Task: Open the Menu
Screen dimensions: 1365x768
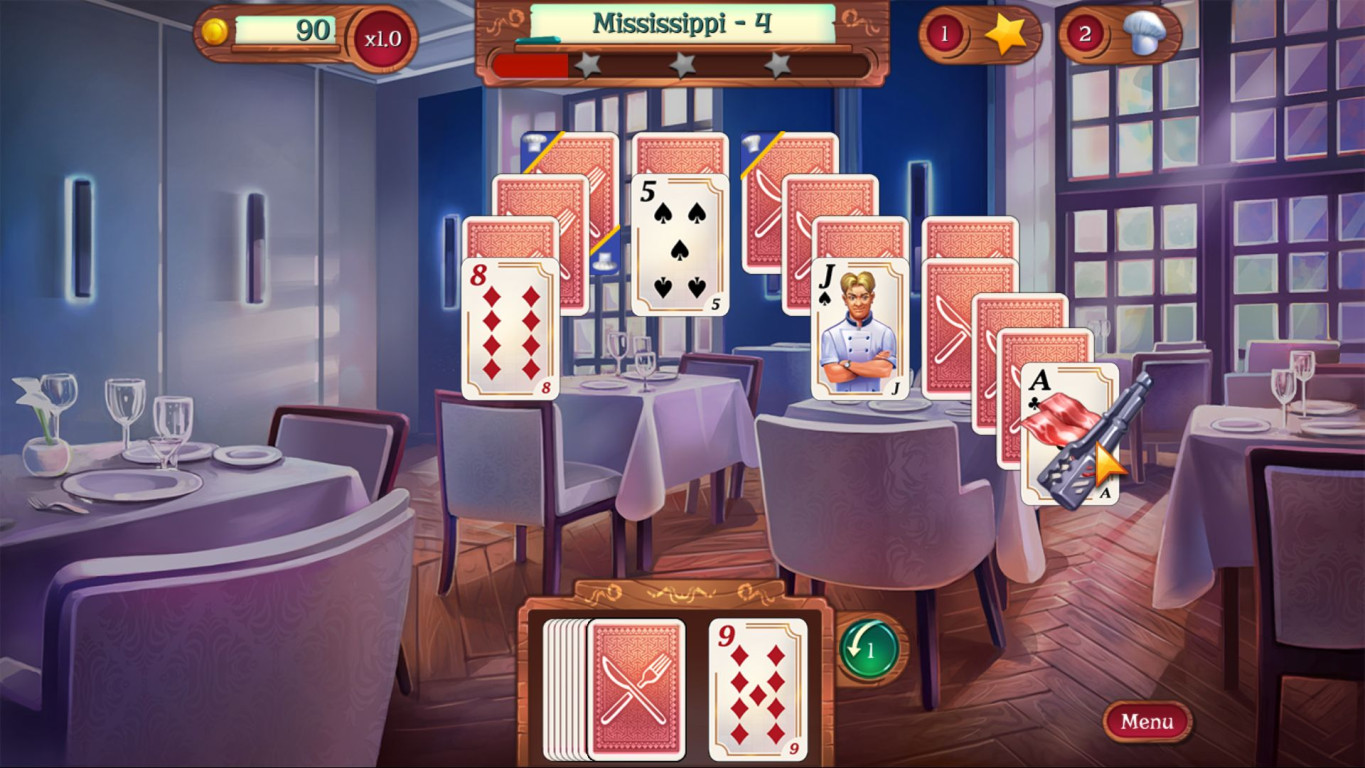Action: 1145,721
